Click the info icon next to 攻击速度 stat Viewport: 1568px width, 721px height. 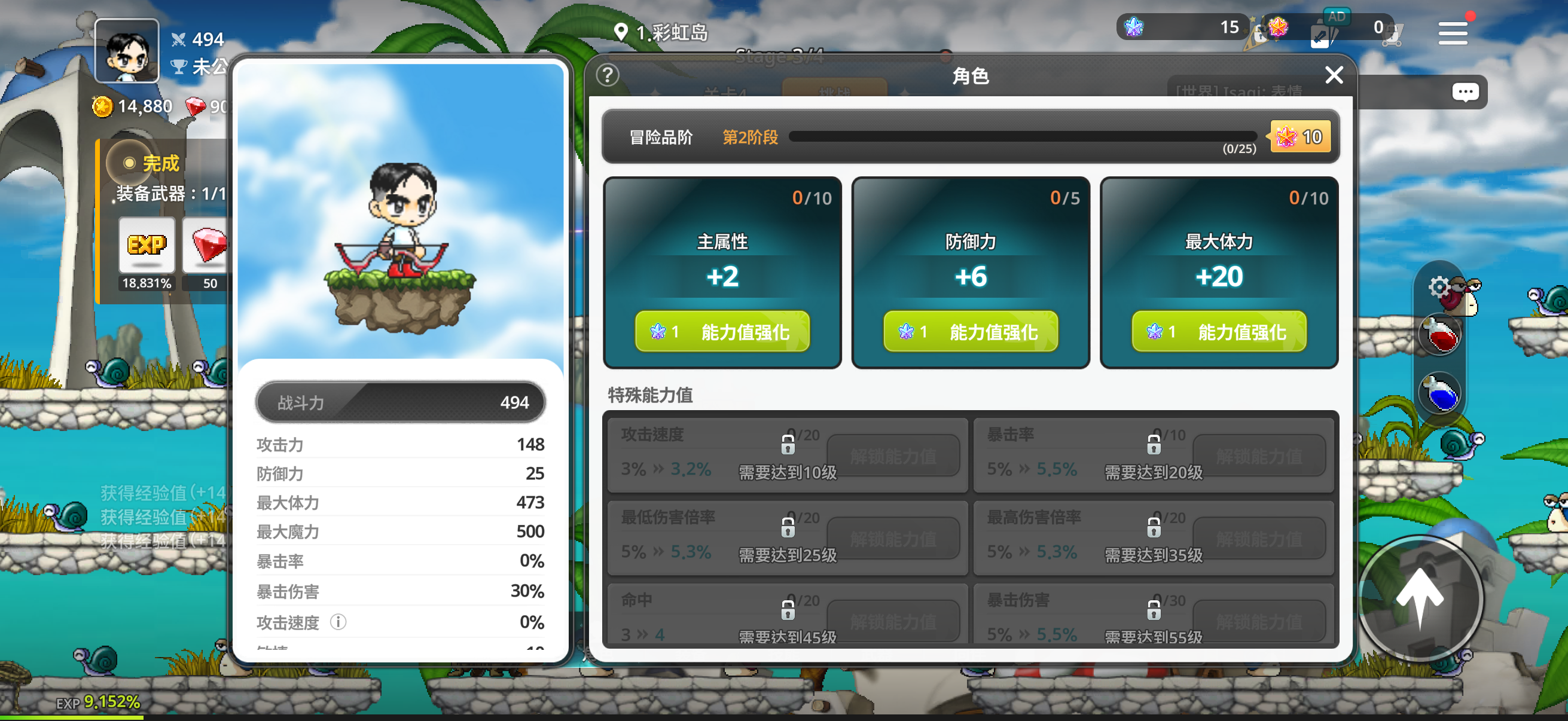point(339,622)
